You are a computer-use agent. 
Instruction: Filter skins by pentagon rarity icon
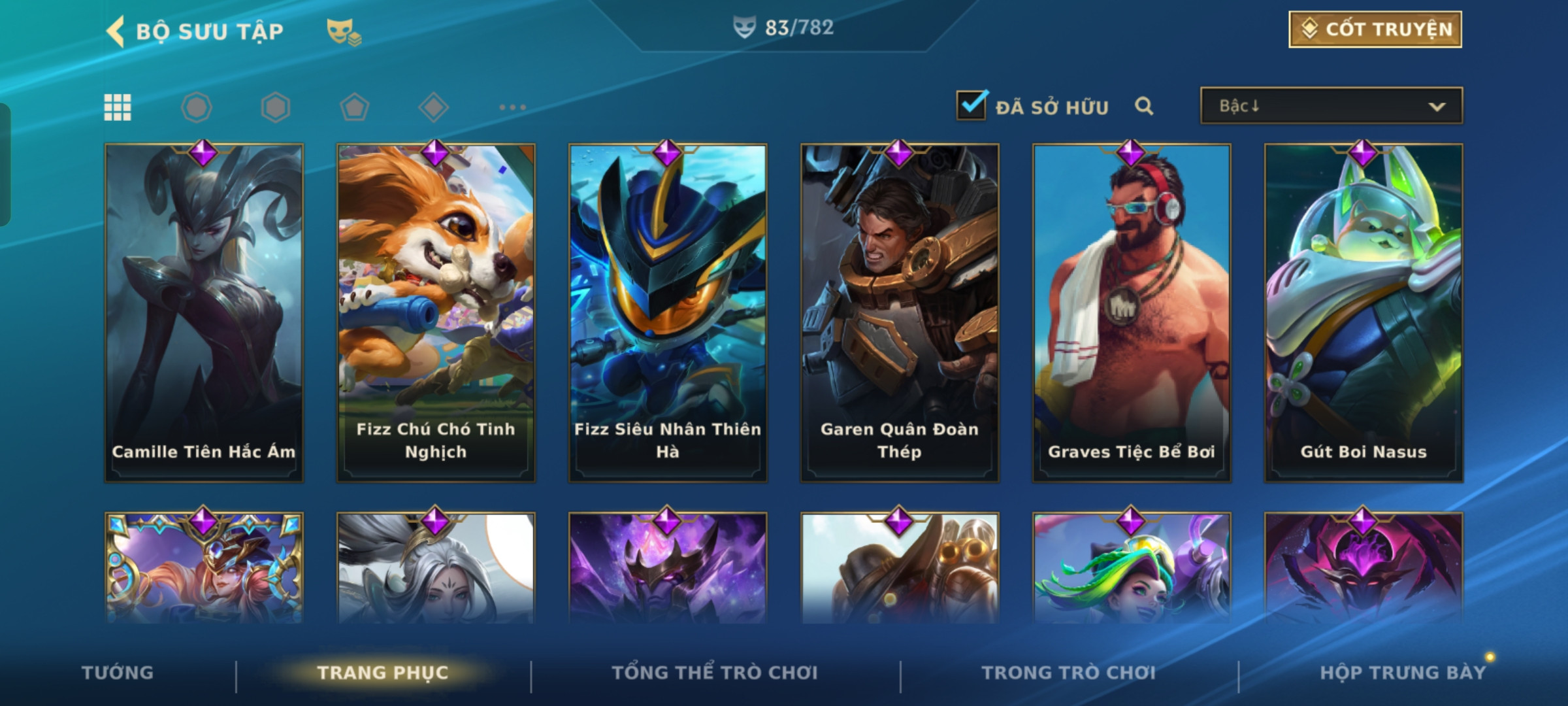(x=354, y=107)
